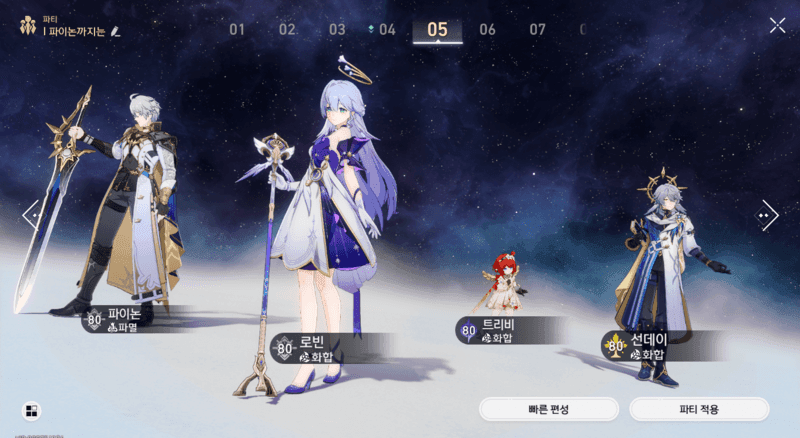Viewport: 800px width, 438px height.
Task: Go to next party with right arrow
Action: point(769,213)
